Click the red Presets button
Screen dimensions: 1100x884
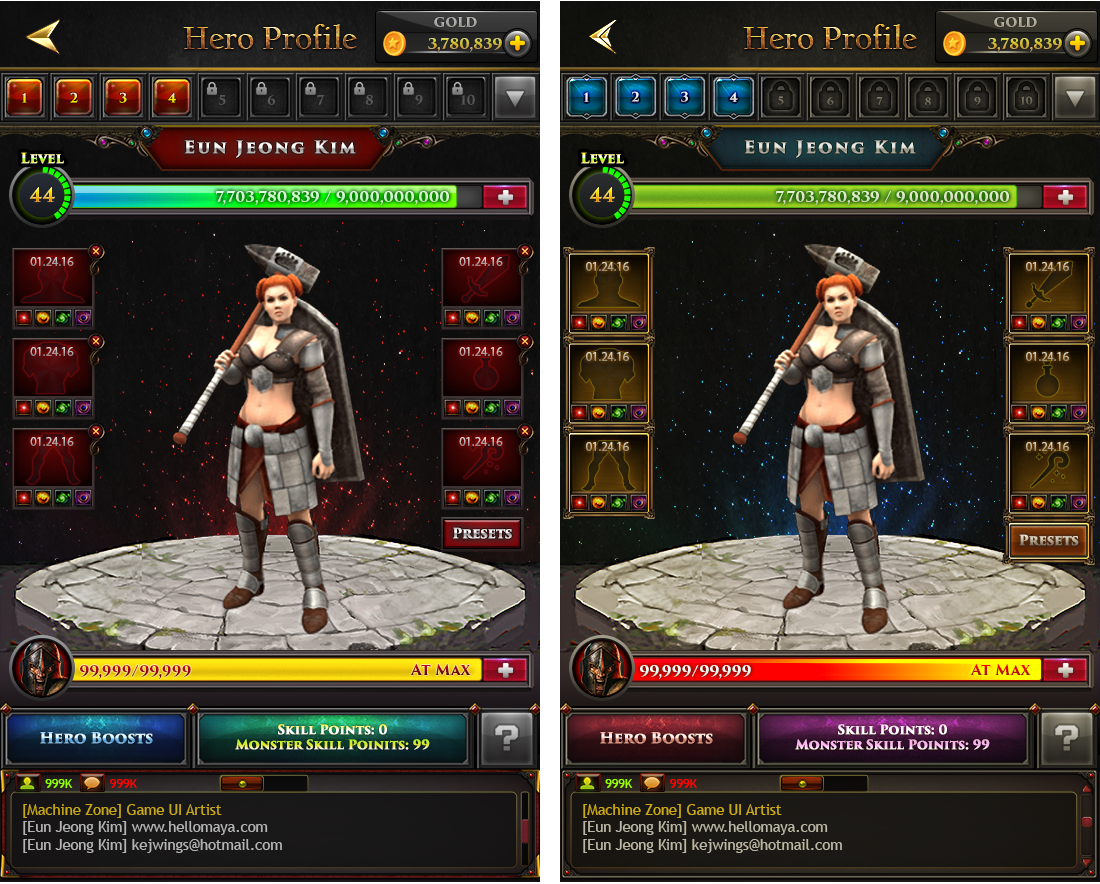[482, 533]
